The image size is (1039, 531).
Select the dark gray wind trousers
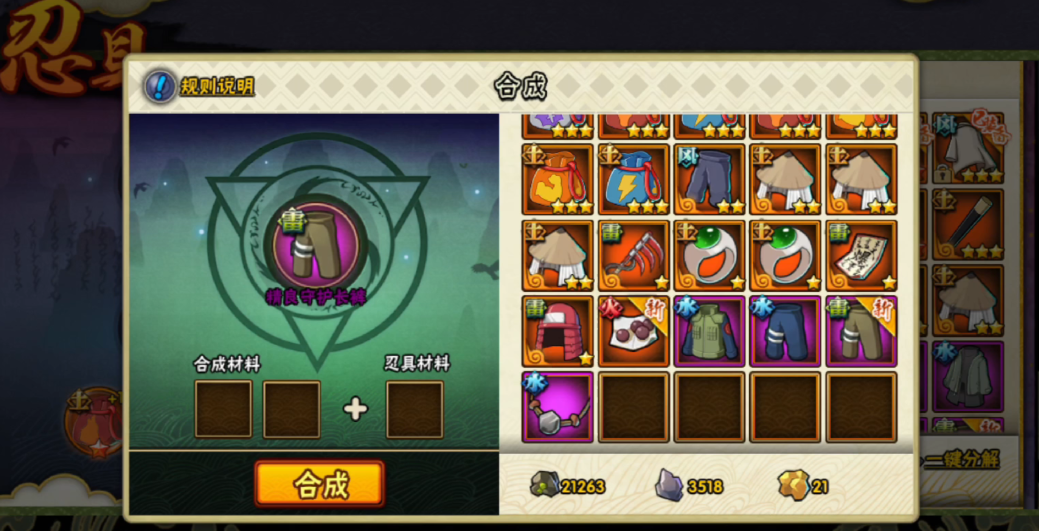pos(709,179)
